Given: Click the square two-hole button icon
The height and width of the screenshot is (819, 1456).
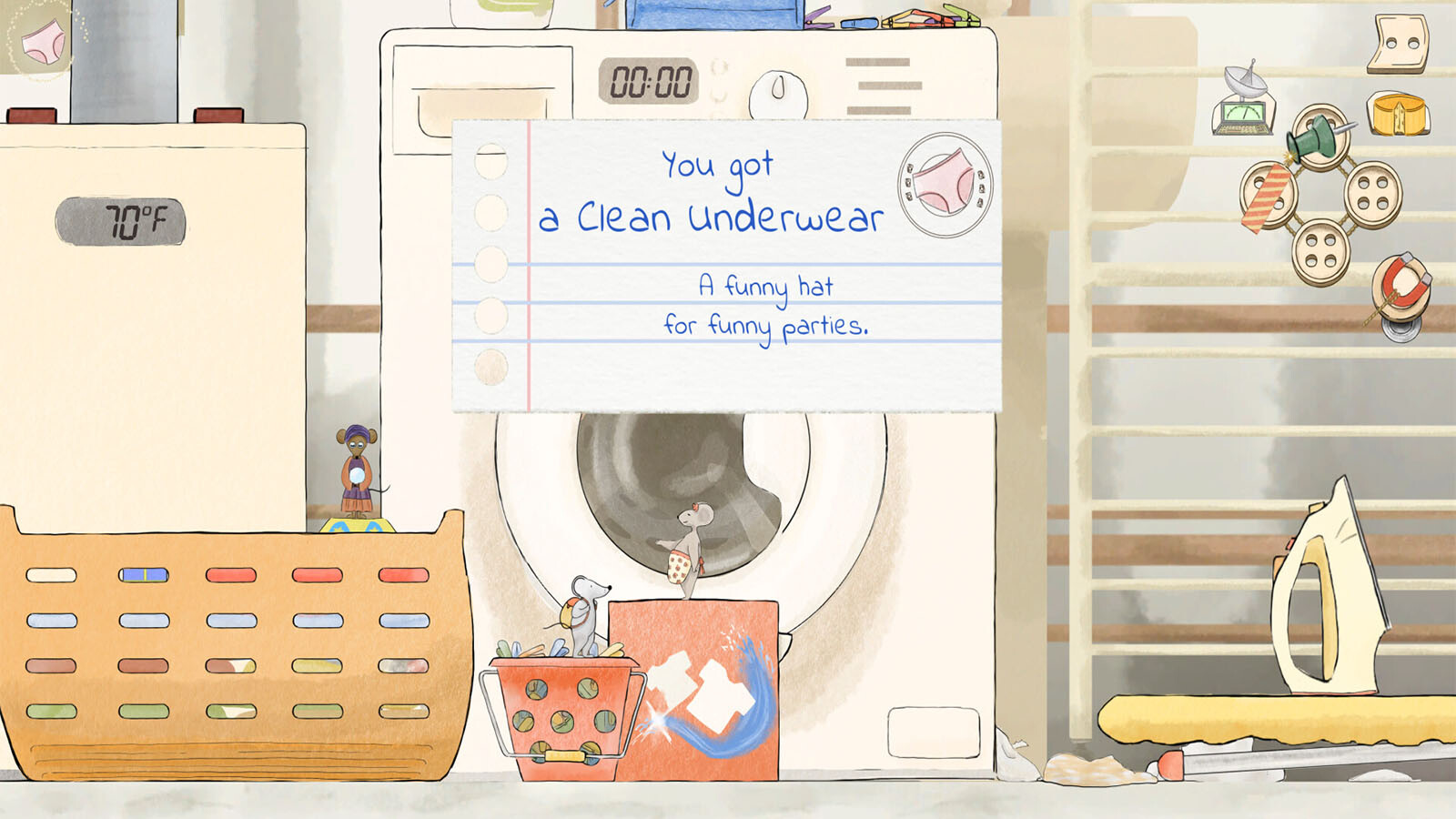Looking at the screenshot, I should pyautogui.click(x=1398, y=43).
